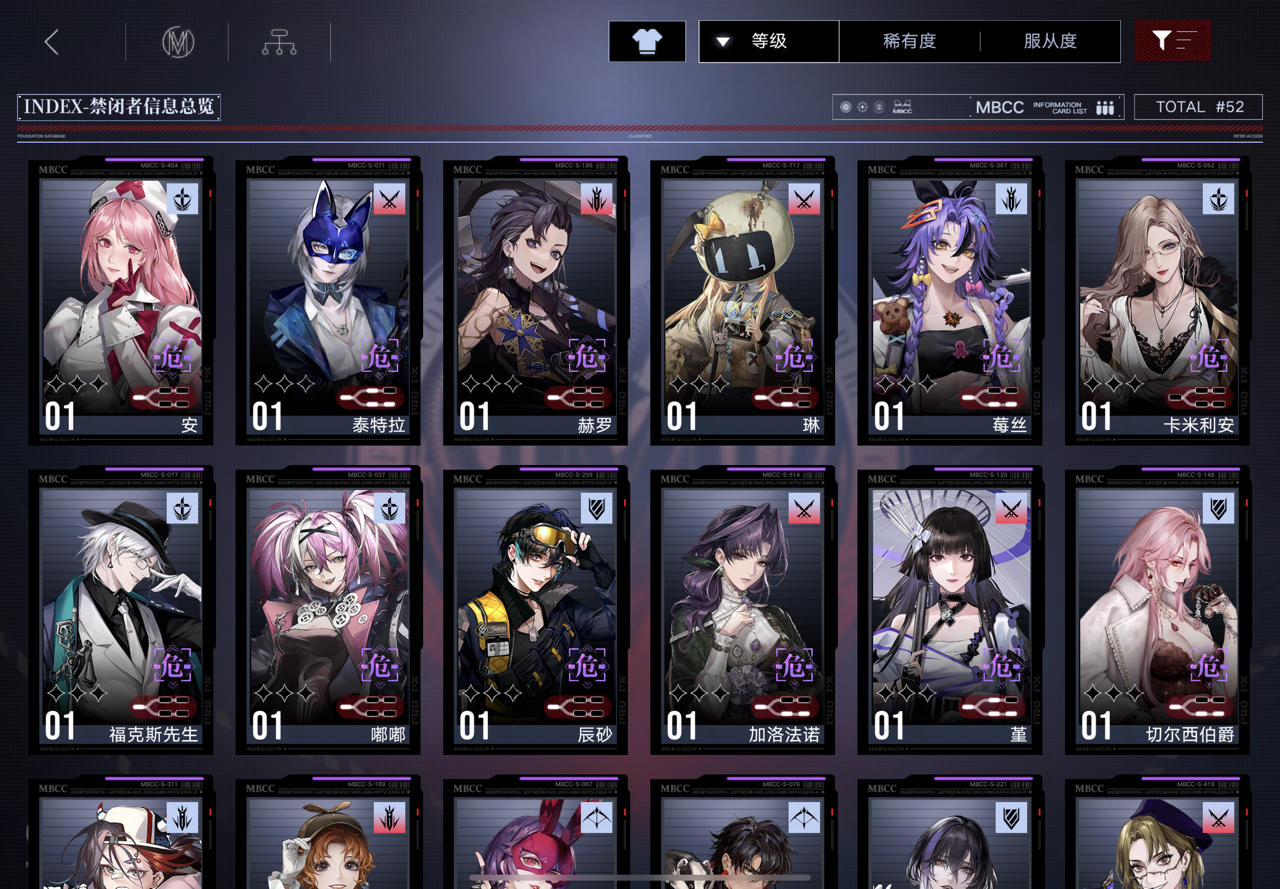Click the INDEX-禁闭者信息总览 header
1280x889 pixels.
click(x=118, y=107)
